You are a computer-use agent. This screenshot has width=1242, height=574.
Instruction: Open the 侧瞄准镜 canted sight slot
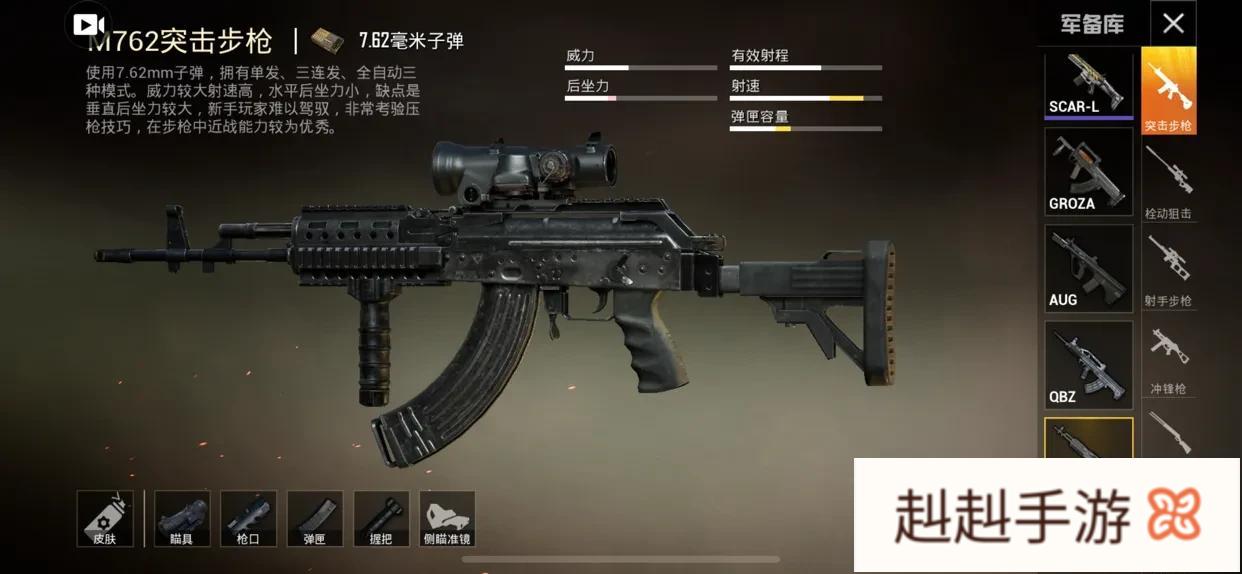point(447,518)
